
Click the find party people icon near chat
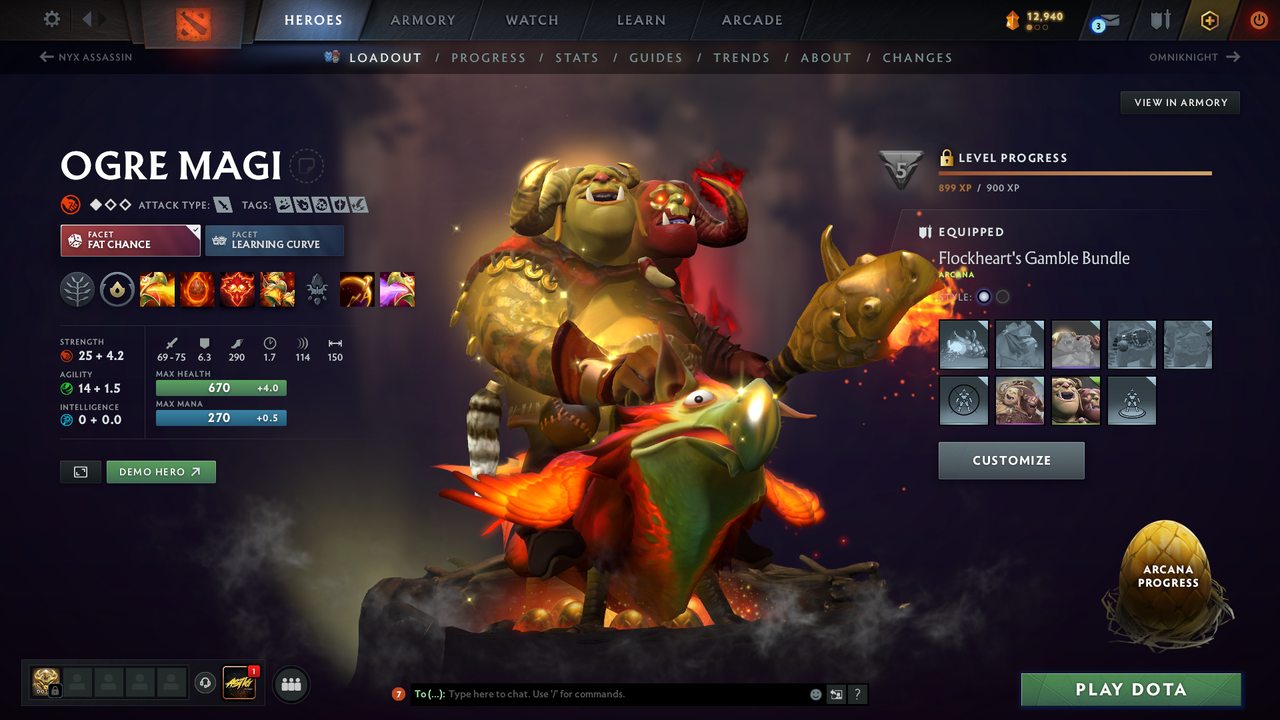pyautogui.click(x=290, y=684)
